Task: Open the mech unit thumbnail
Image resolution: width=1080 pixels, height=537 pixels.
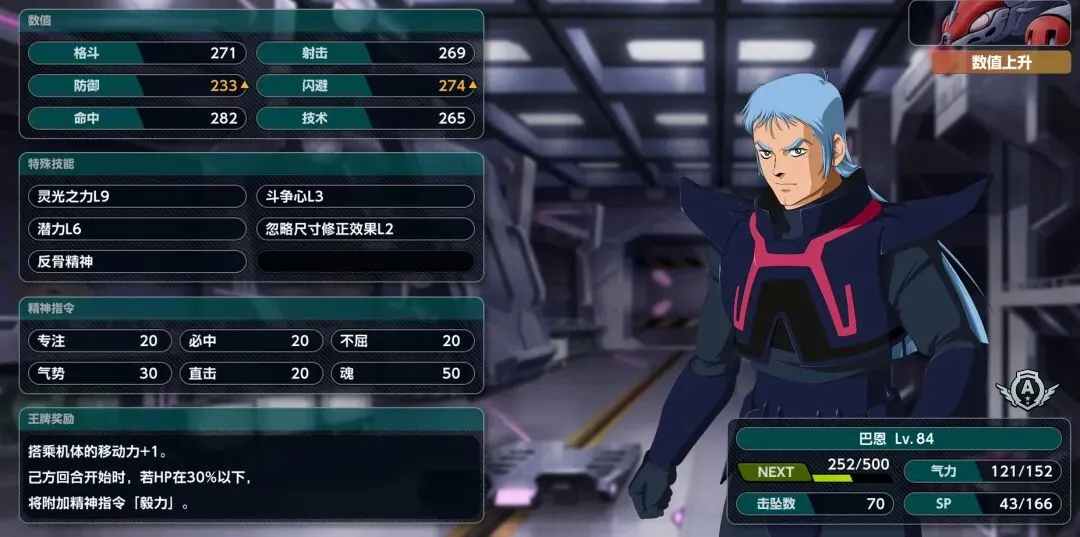Action: 994,23
